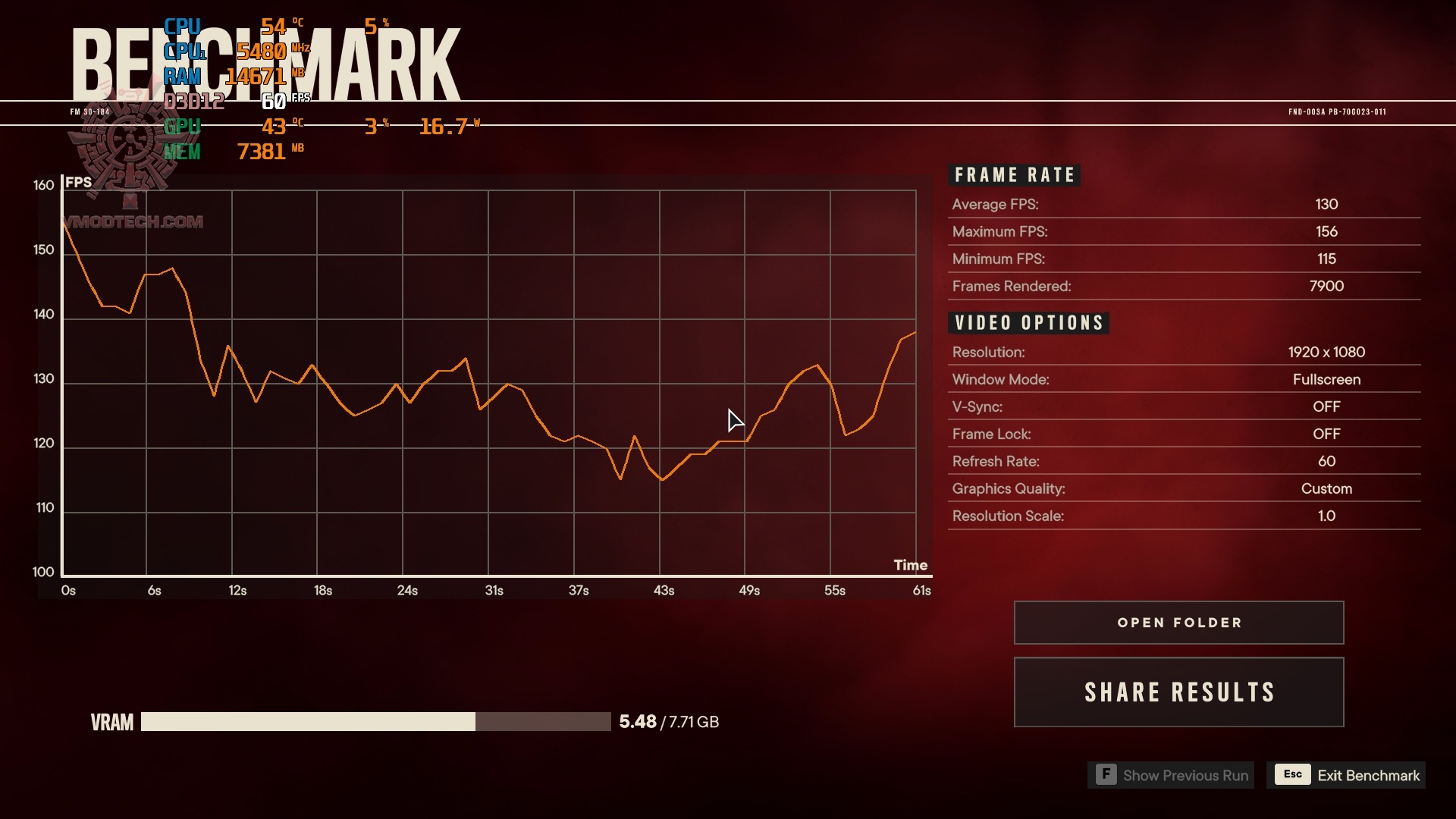Click the Share Results button
This screenshot has width=1456, height=819.
1178,692
